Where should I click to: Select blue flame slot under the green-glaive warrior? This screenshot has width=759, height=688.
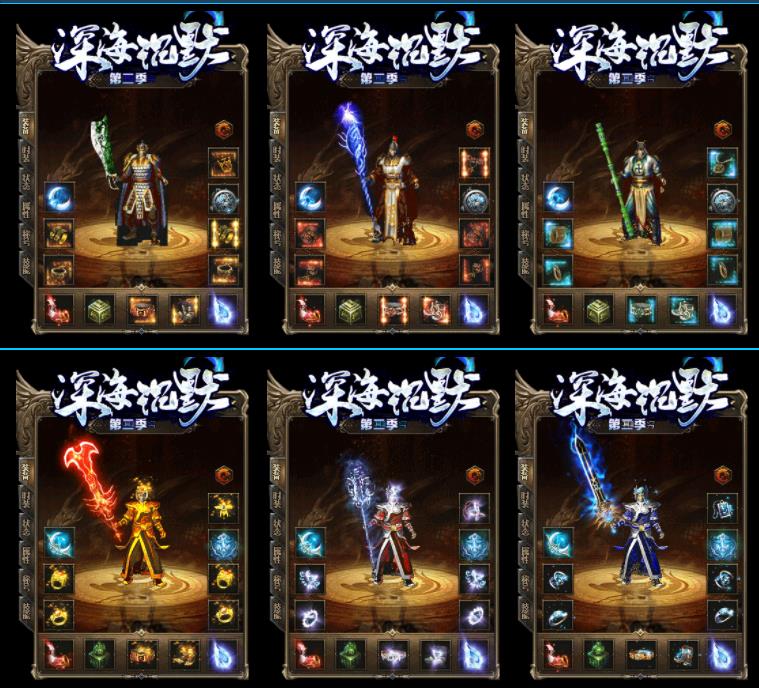point(222,309)
